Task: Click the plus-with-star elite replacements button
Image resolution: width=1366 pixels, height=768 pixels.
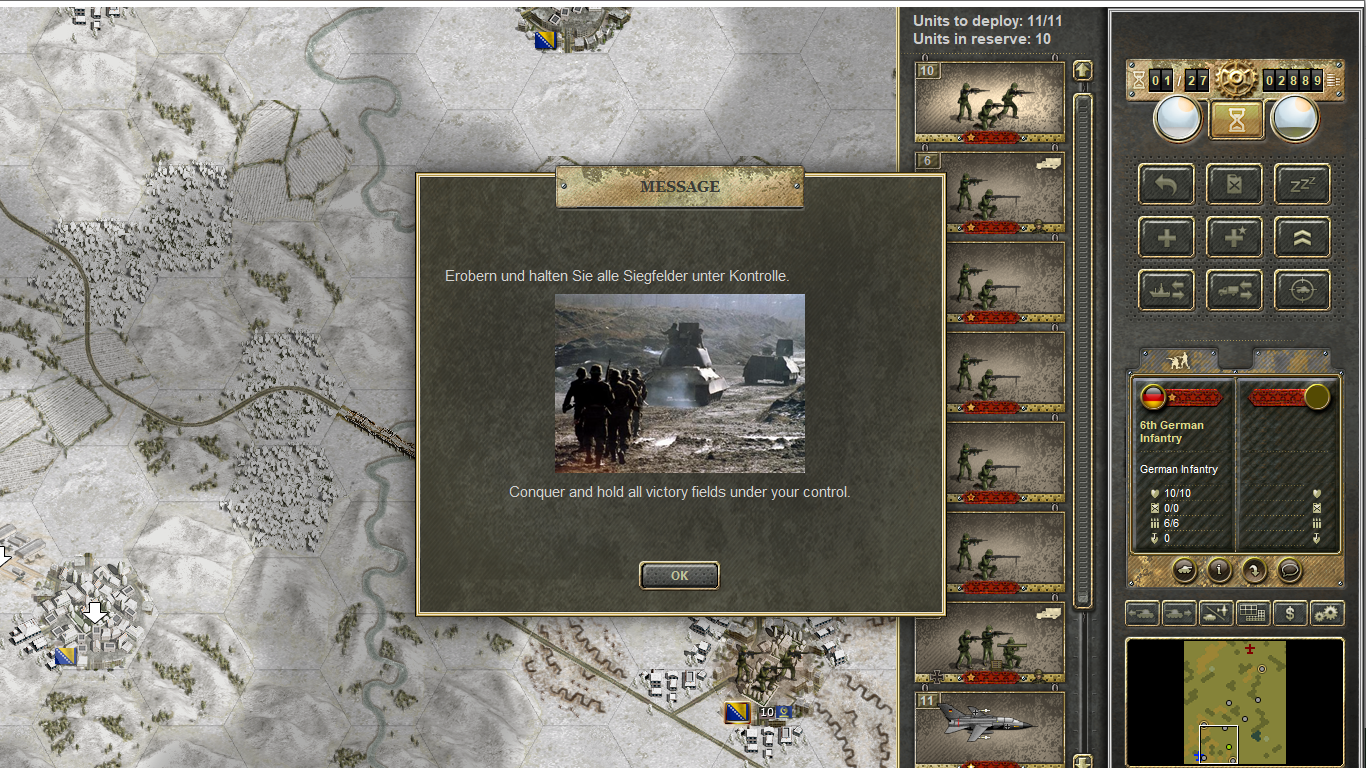Action: [x=1234, y=238]
